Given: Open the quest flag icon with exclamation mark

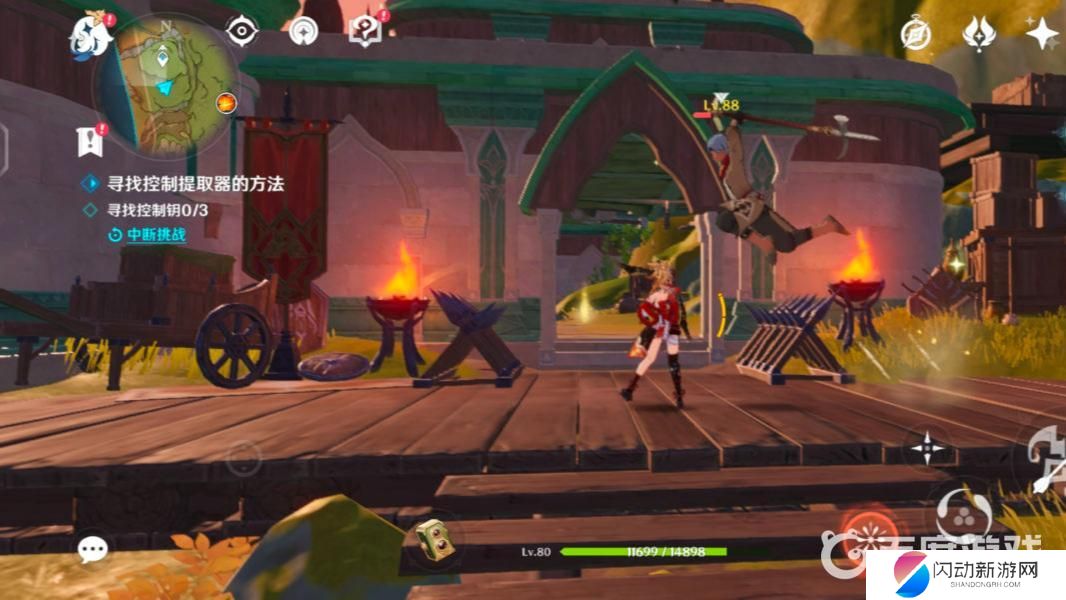Looking at the screenshot, I should pyautogui.click(x=90, y=142).
